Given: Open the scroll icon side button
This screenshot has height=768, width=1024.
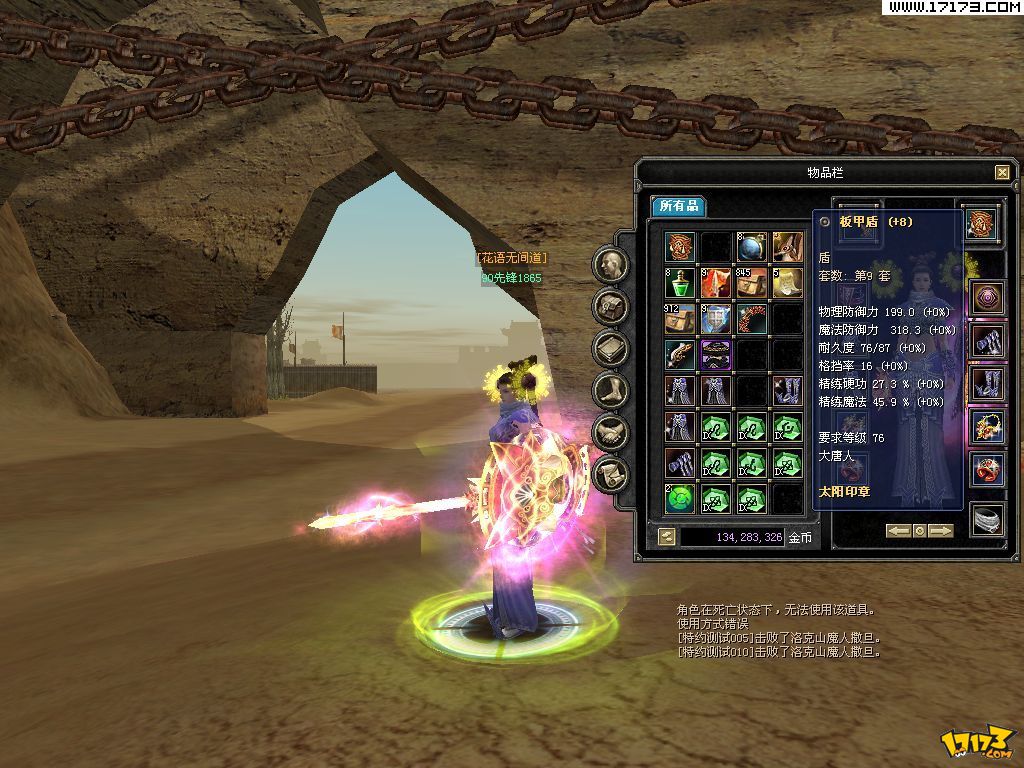Looking at the screenshot, I should pos(610,474).
